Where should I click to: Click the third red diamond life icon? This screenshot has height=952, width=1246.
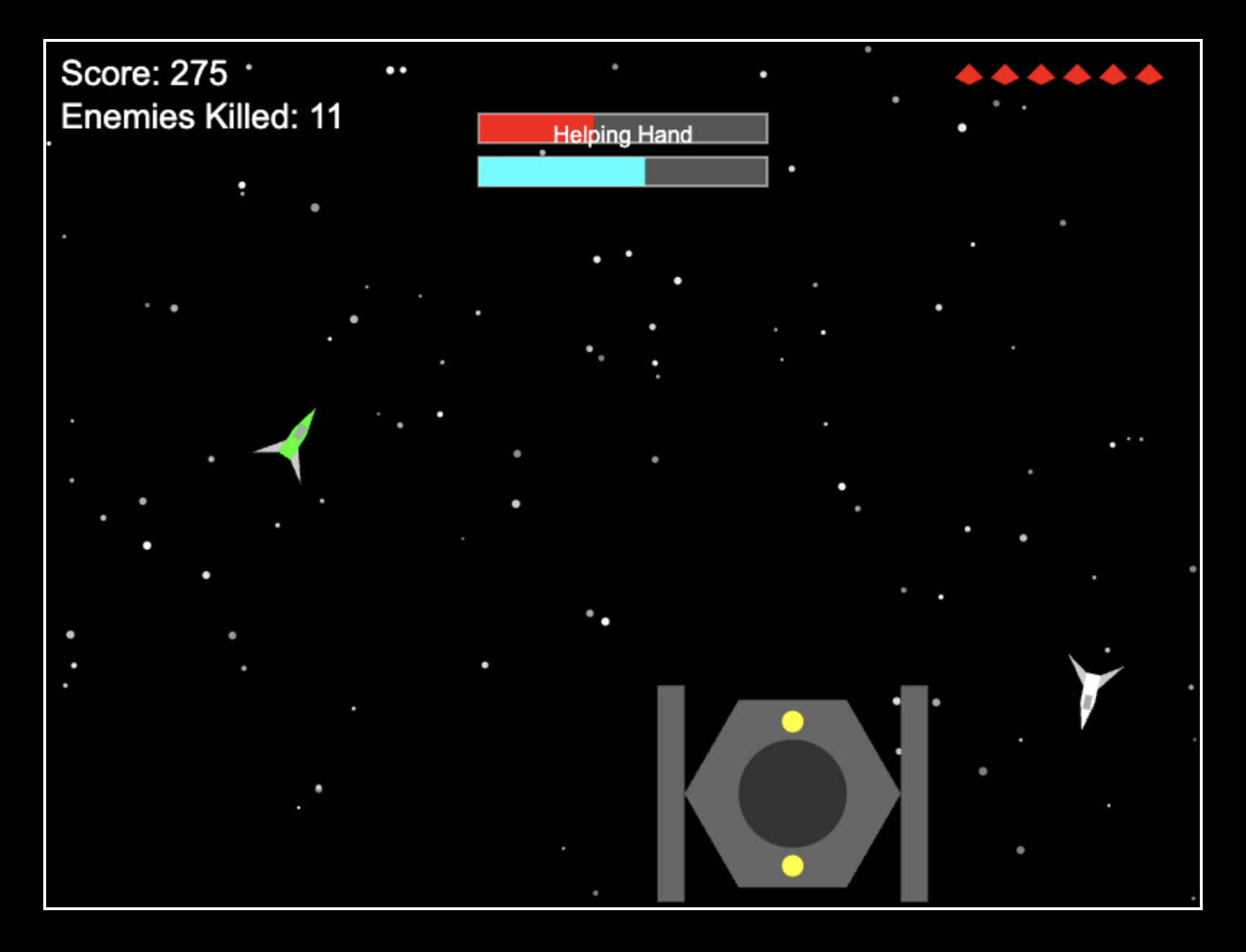[1041, 74]
